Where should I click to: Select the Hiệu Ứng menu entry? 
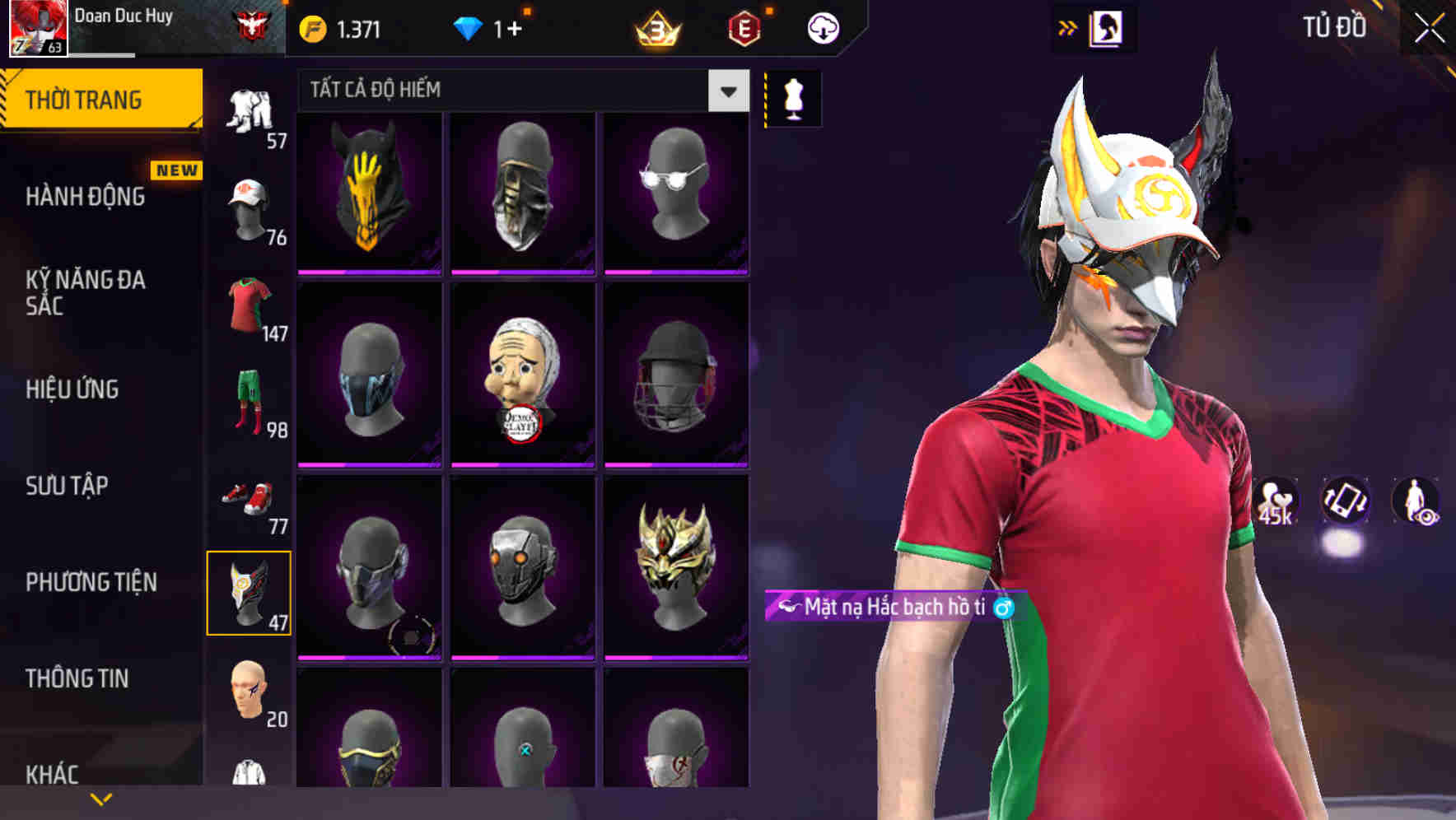tap(73, 389)
